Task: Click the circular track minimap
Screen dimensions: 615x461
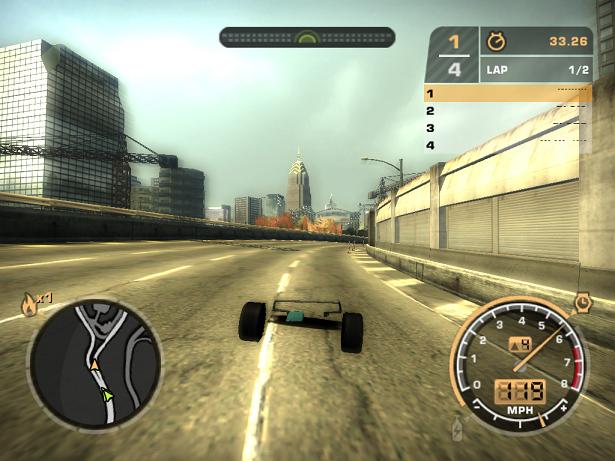Action: (x=95, y=364)
